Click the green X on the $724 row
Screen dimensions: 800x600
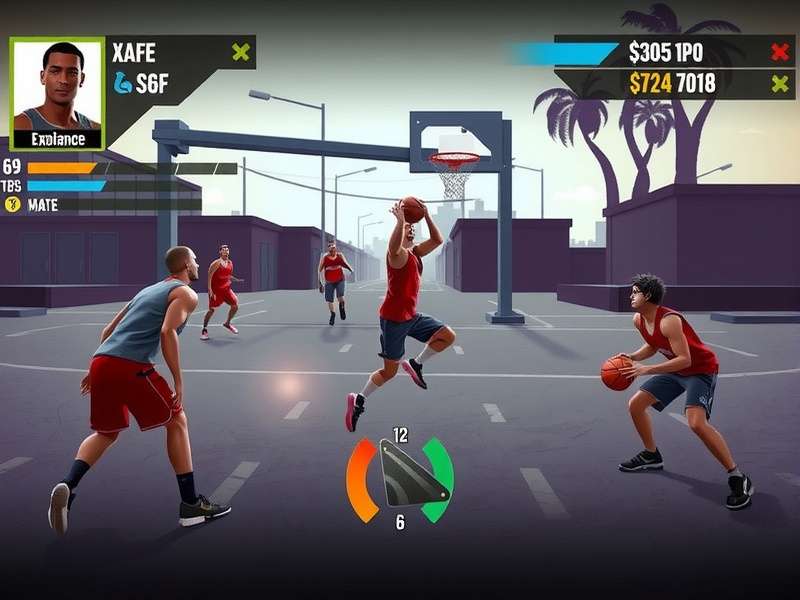(x=780, y=84)
